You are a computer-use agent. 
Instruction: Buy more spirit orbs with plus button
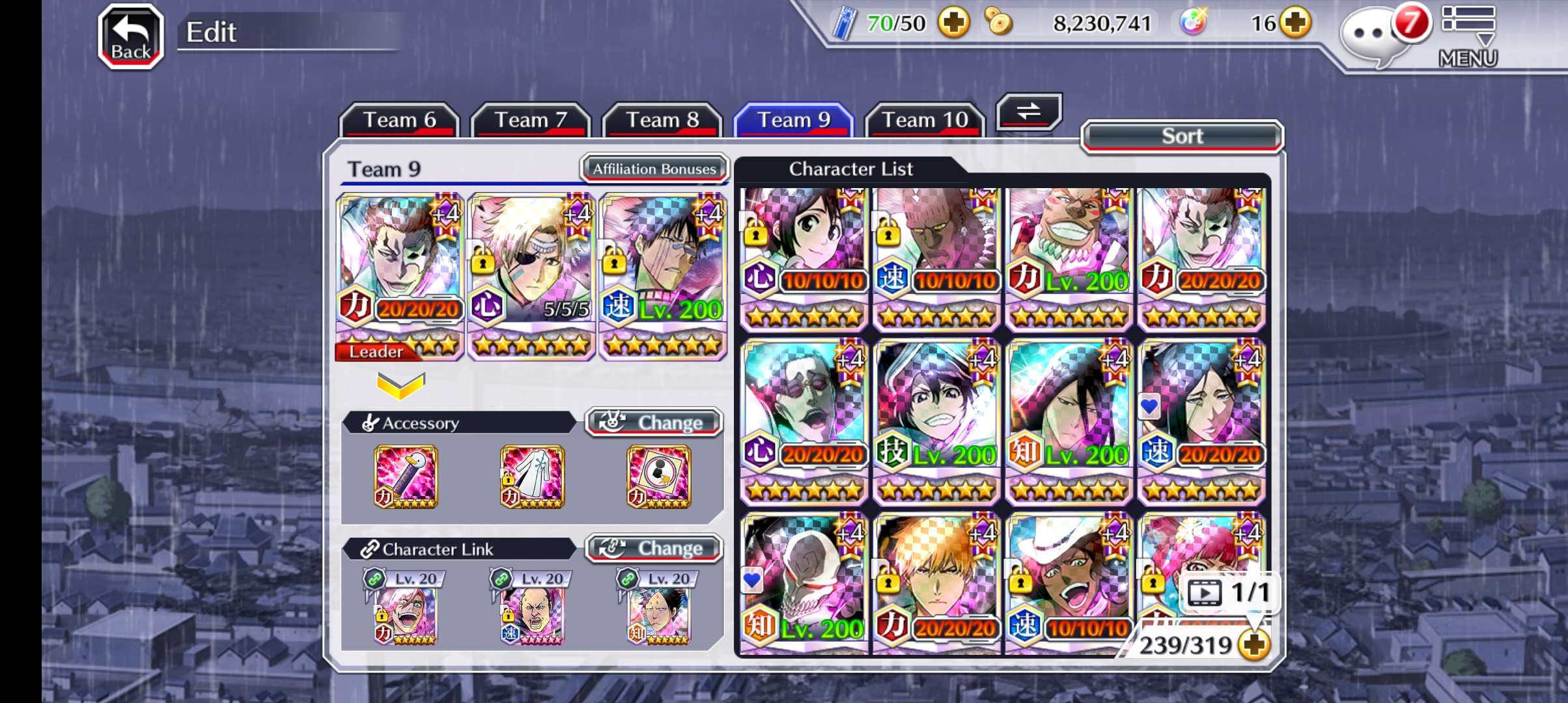(1295, 24)
